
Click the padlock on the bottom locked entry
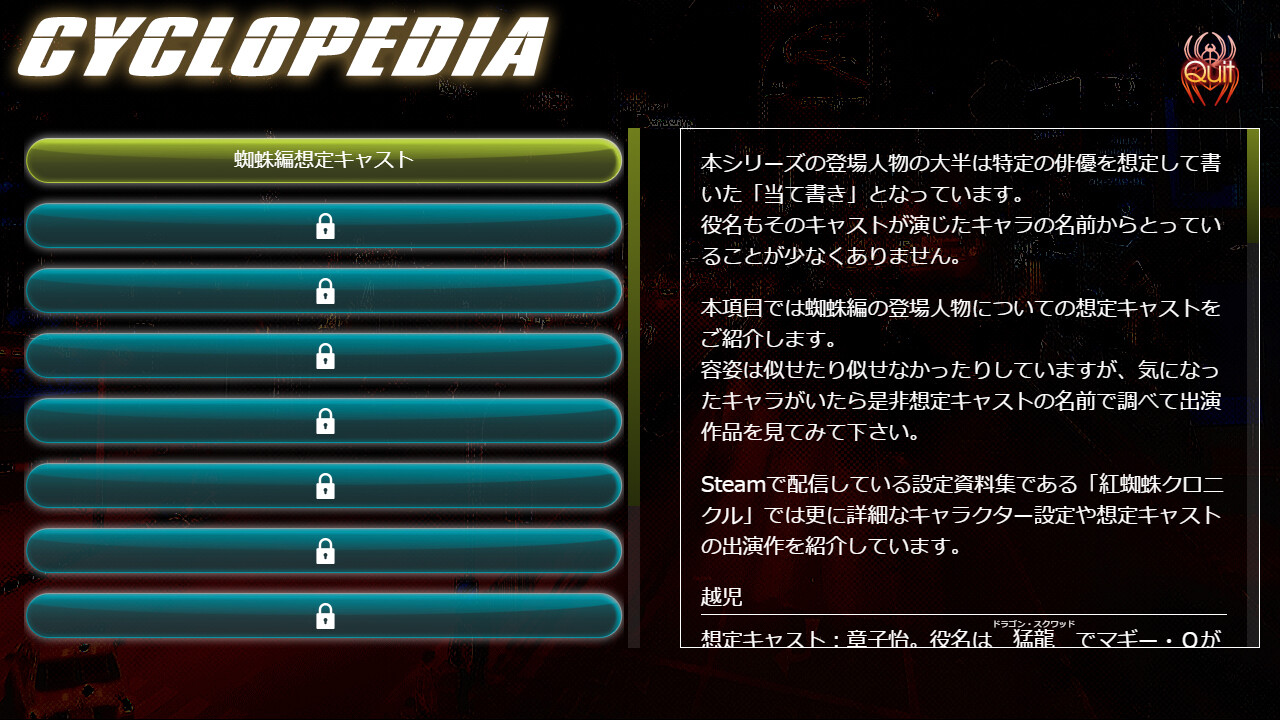pos(325,616)
